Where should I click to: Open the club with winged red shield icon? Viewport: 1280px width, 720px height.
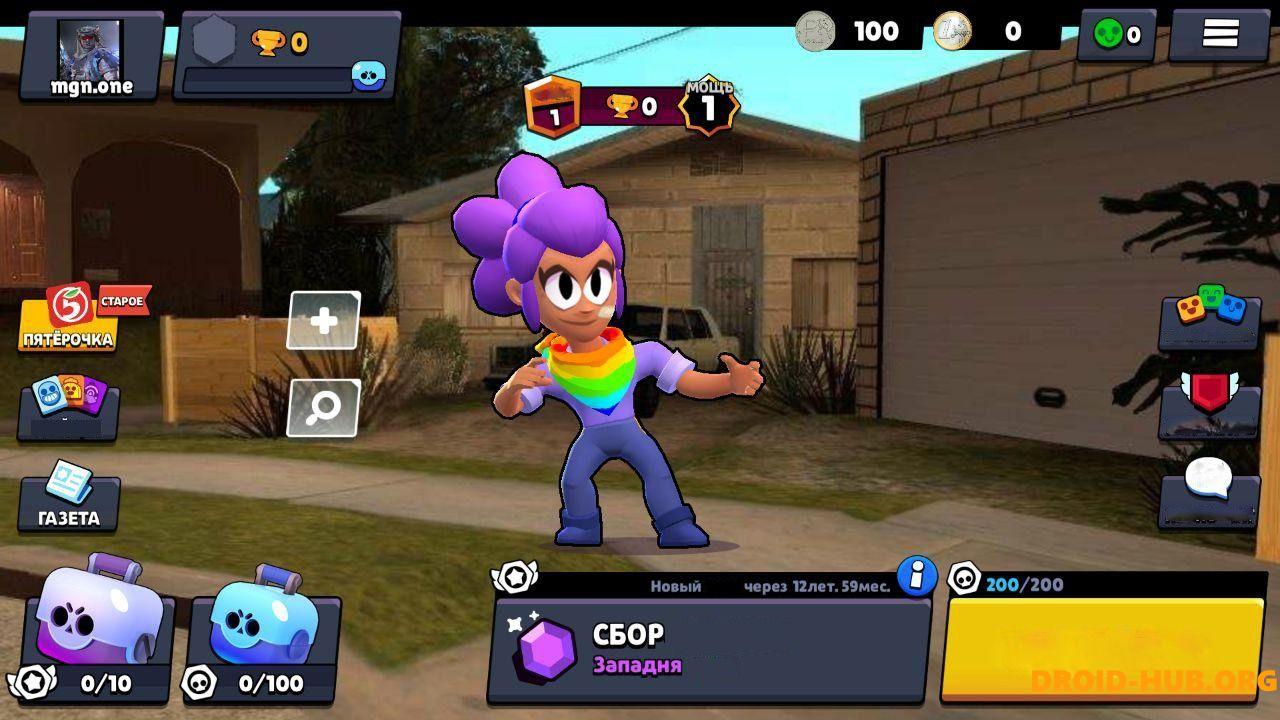click(1208, 412)
